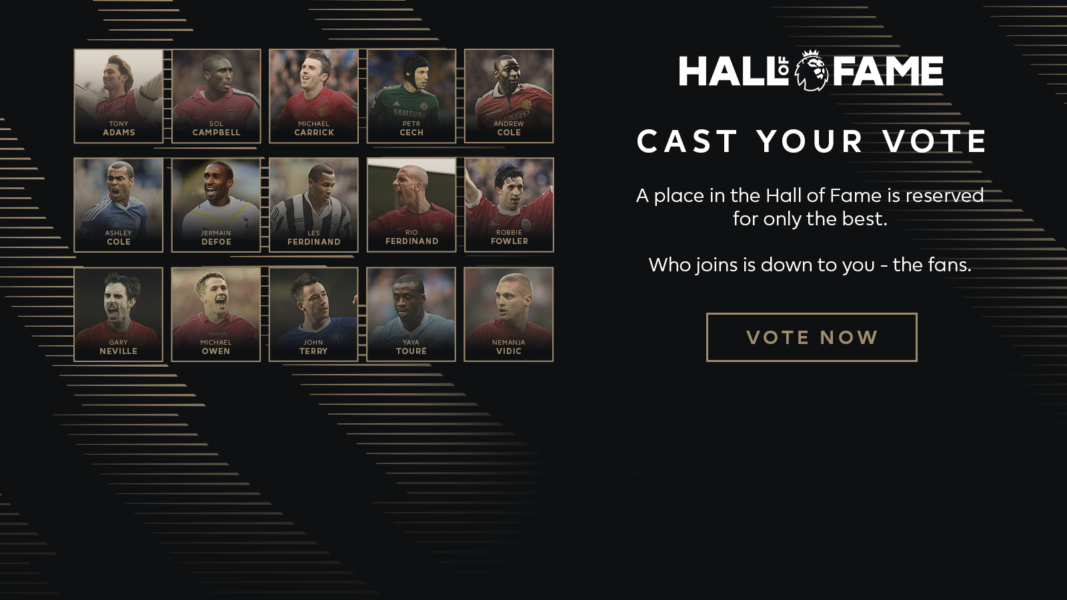Screen dimensions: 1067x600
Task: Click the Vote Now button
Action: tap(811, 337)
